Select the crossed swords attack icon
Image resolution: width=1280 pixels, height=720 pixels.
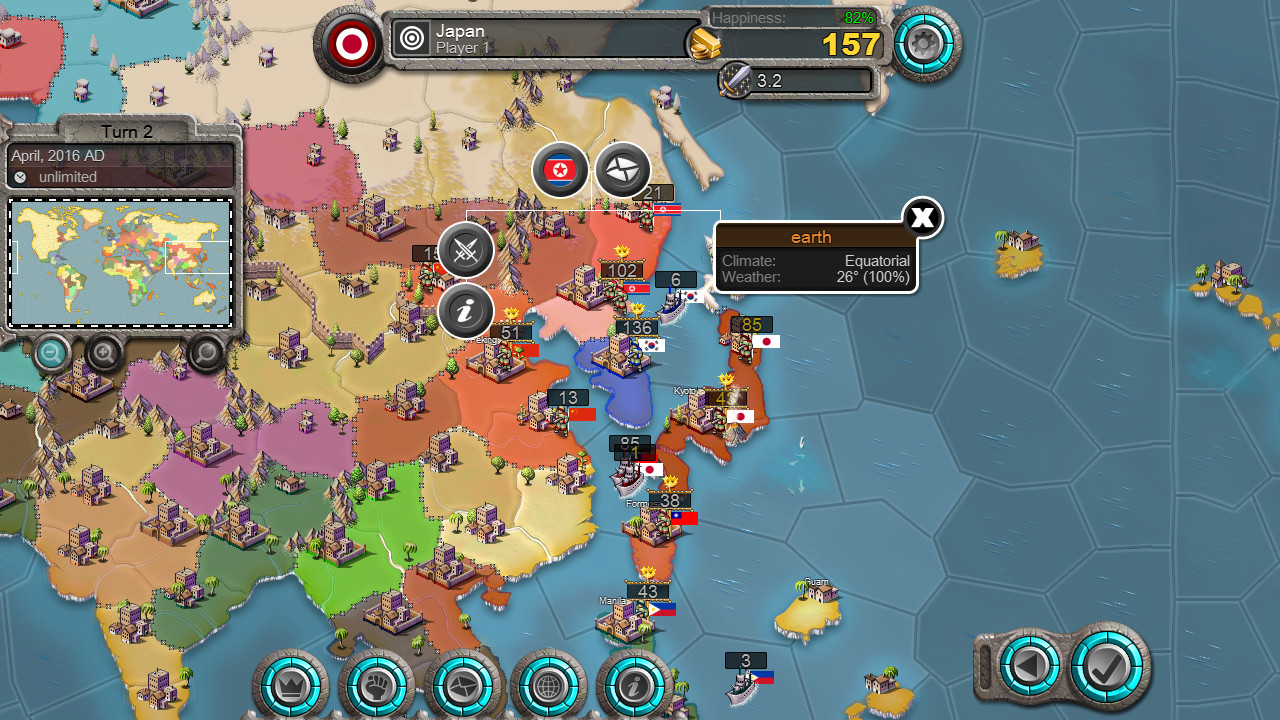(x=465, y=251)
